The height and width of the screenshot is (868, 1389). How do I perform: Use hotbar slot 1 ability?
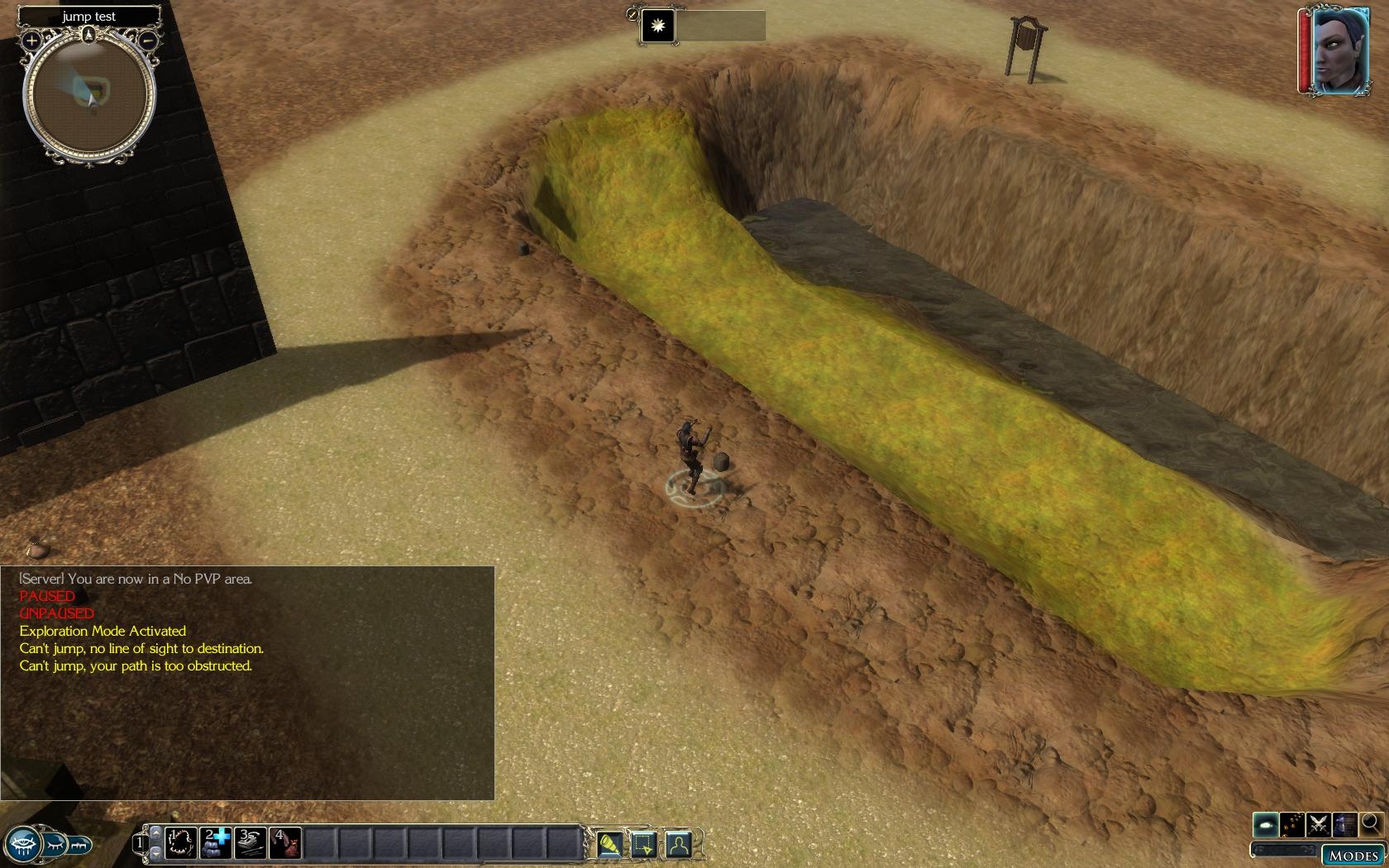click(181, 842)
